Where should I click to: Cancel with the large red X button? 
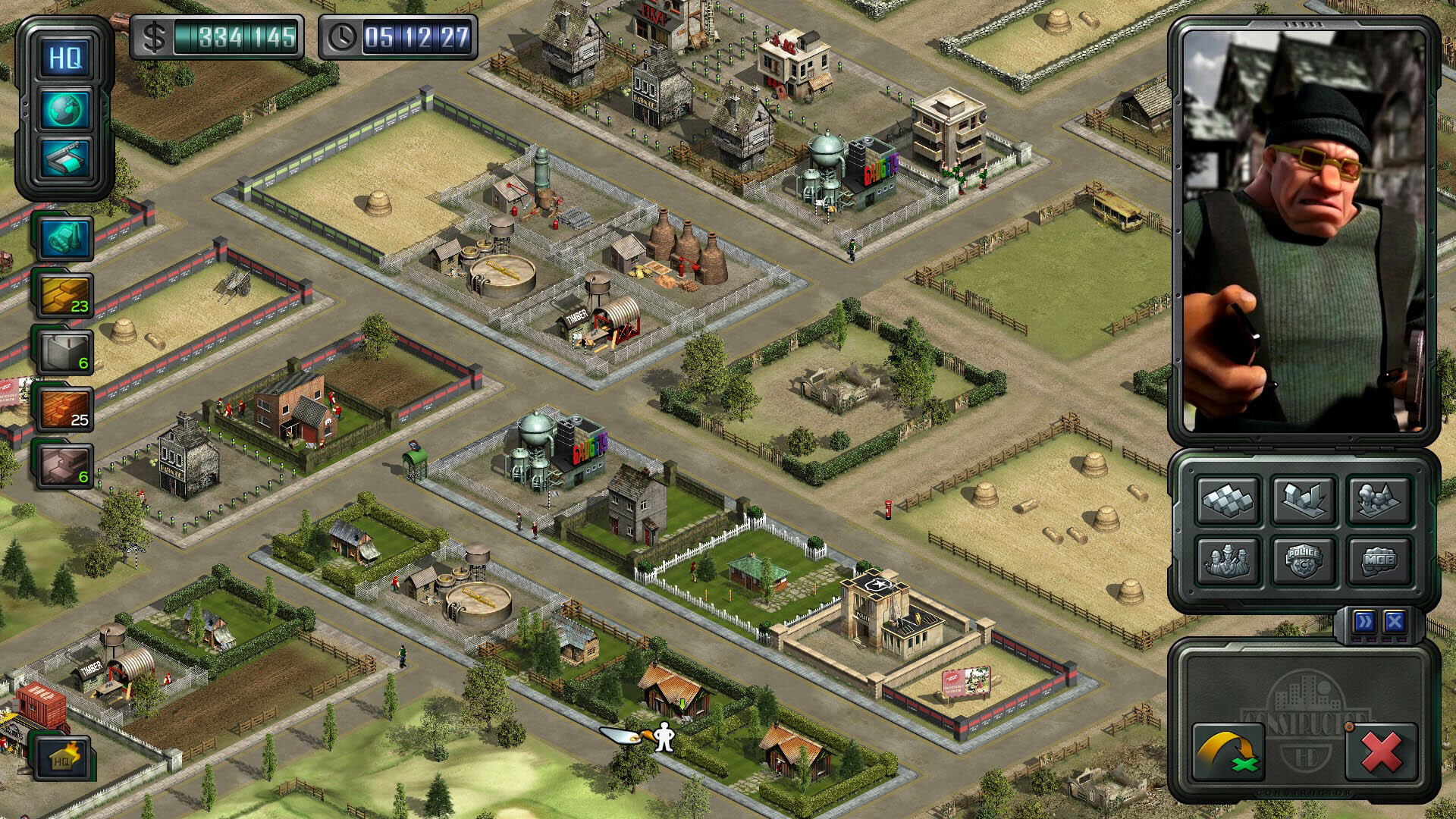tap(1381, 752)
